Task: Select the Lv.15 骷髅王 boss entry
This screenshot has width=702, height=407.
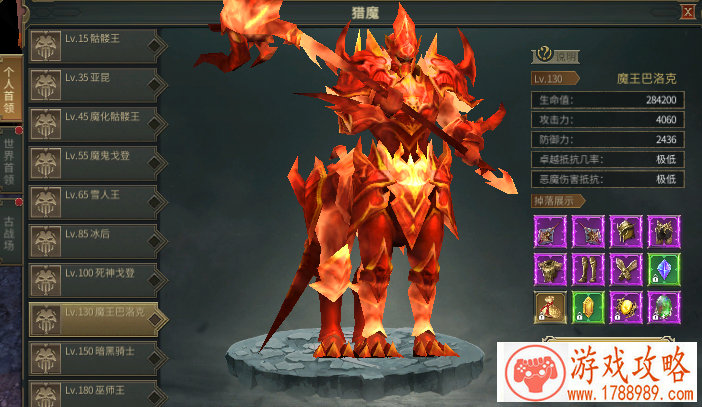Action: [96, 47]
